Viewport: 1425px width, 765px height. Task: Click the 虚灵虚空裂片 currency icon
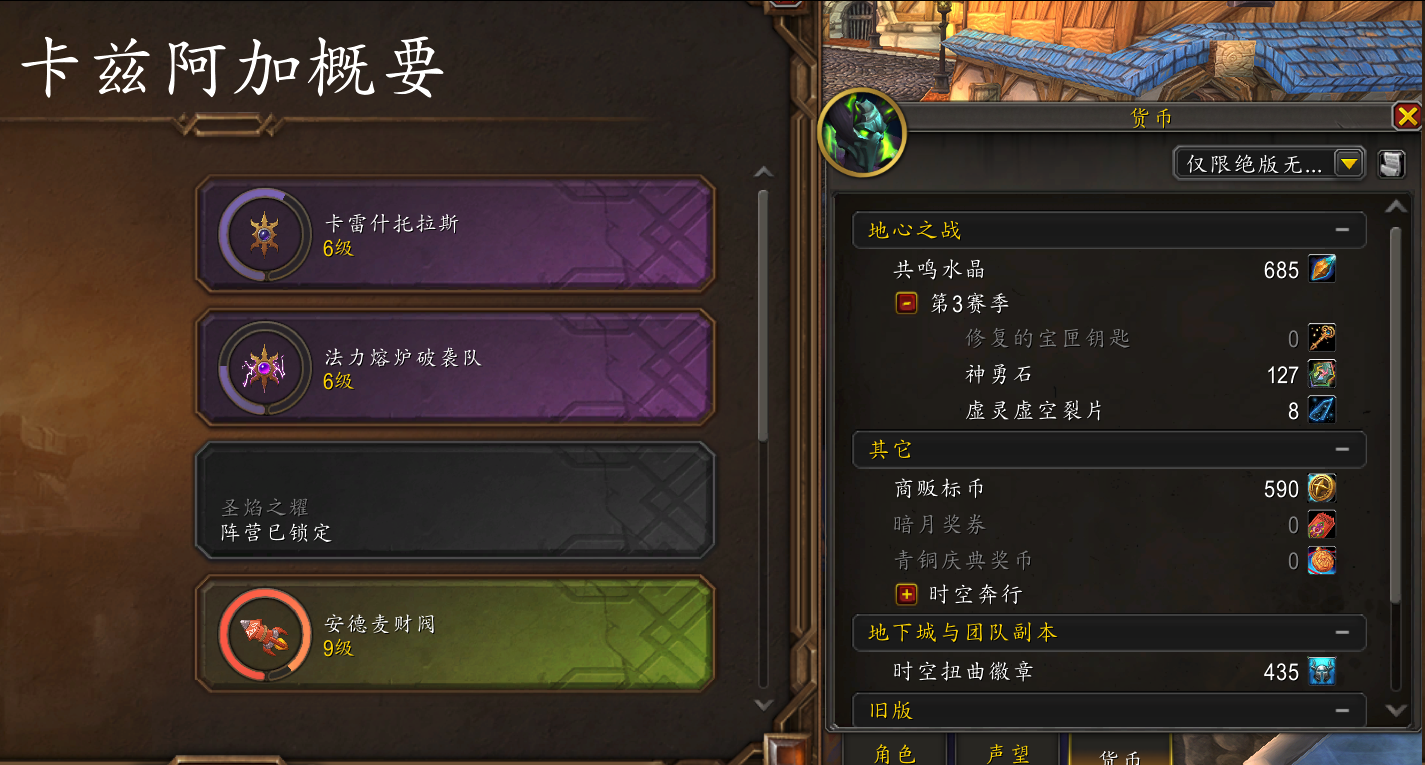1322,409
